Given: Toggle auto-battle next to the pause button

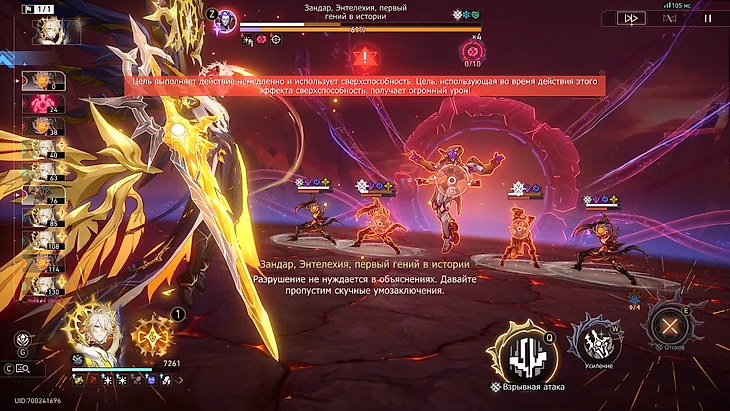Looking at the screenshot, I should click(x=671, y=18).
